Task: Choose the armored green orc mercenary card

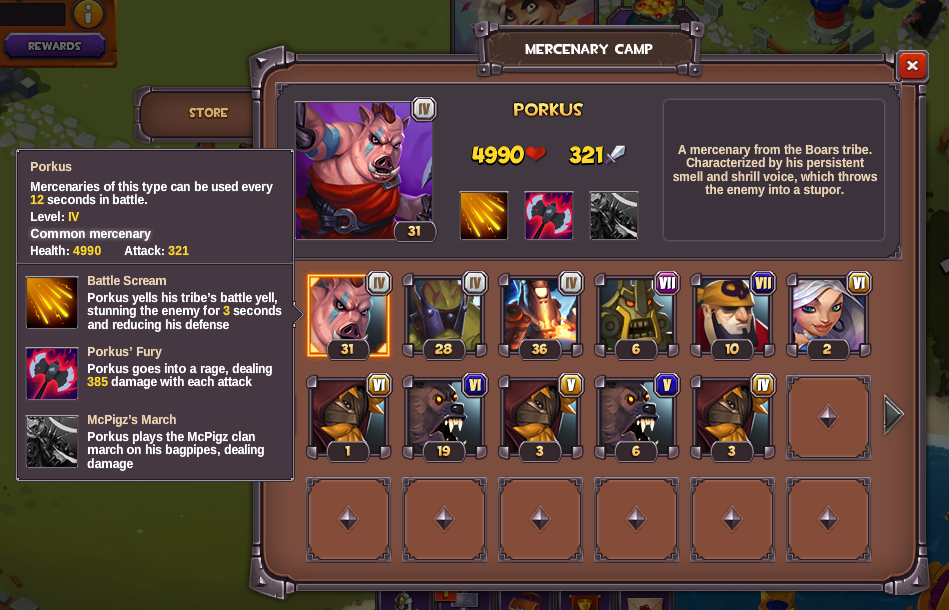Action: pyautogui.click(x=635, y=315)
